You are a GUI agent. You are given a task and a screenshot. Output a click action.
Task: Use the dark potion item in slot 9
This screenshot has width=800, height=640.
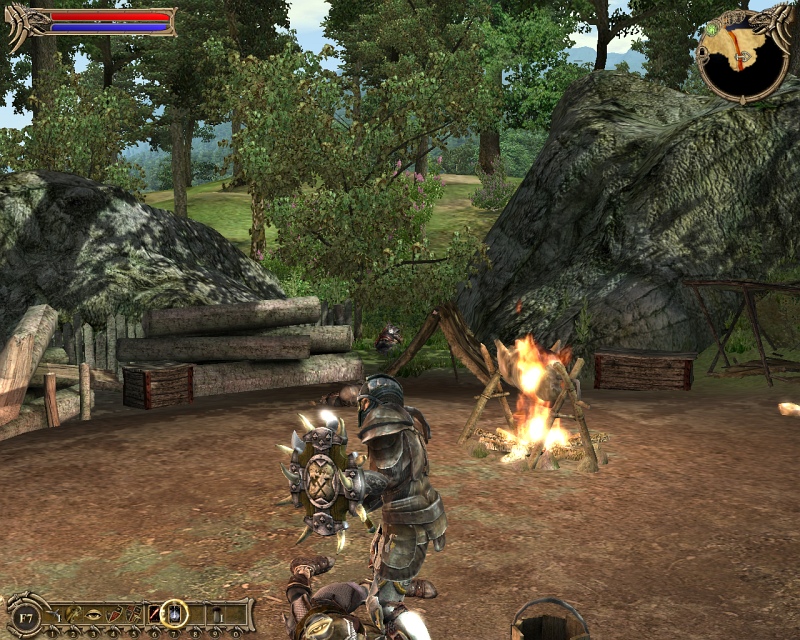pyautogui.click(x=215, y=614)
